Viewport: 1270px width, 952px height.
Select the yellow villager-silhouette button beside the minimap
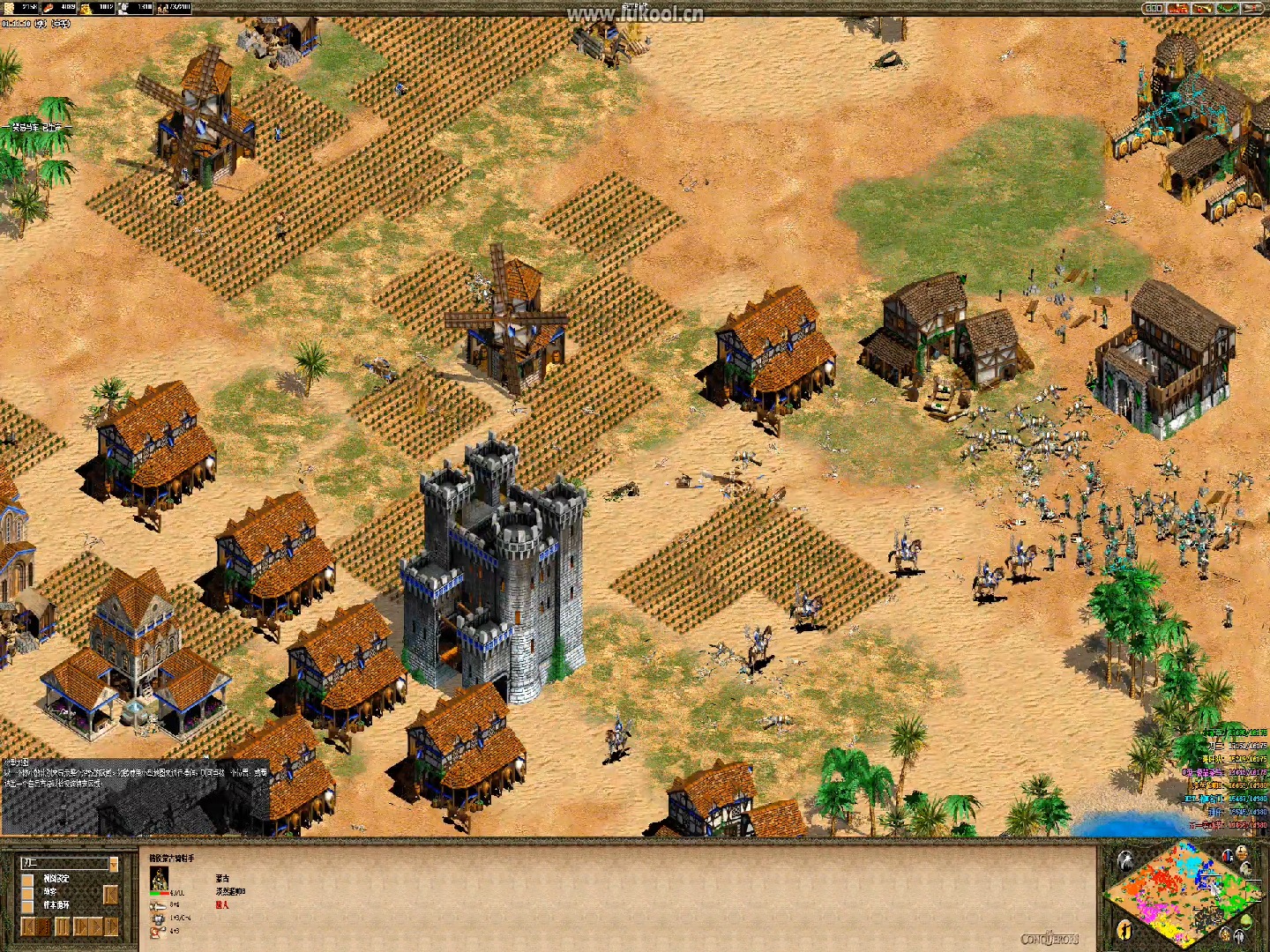coord(1124,929)
